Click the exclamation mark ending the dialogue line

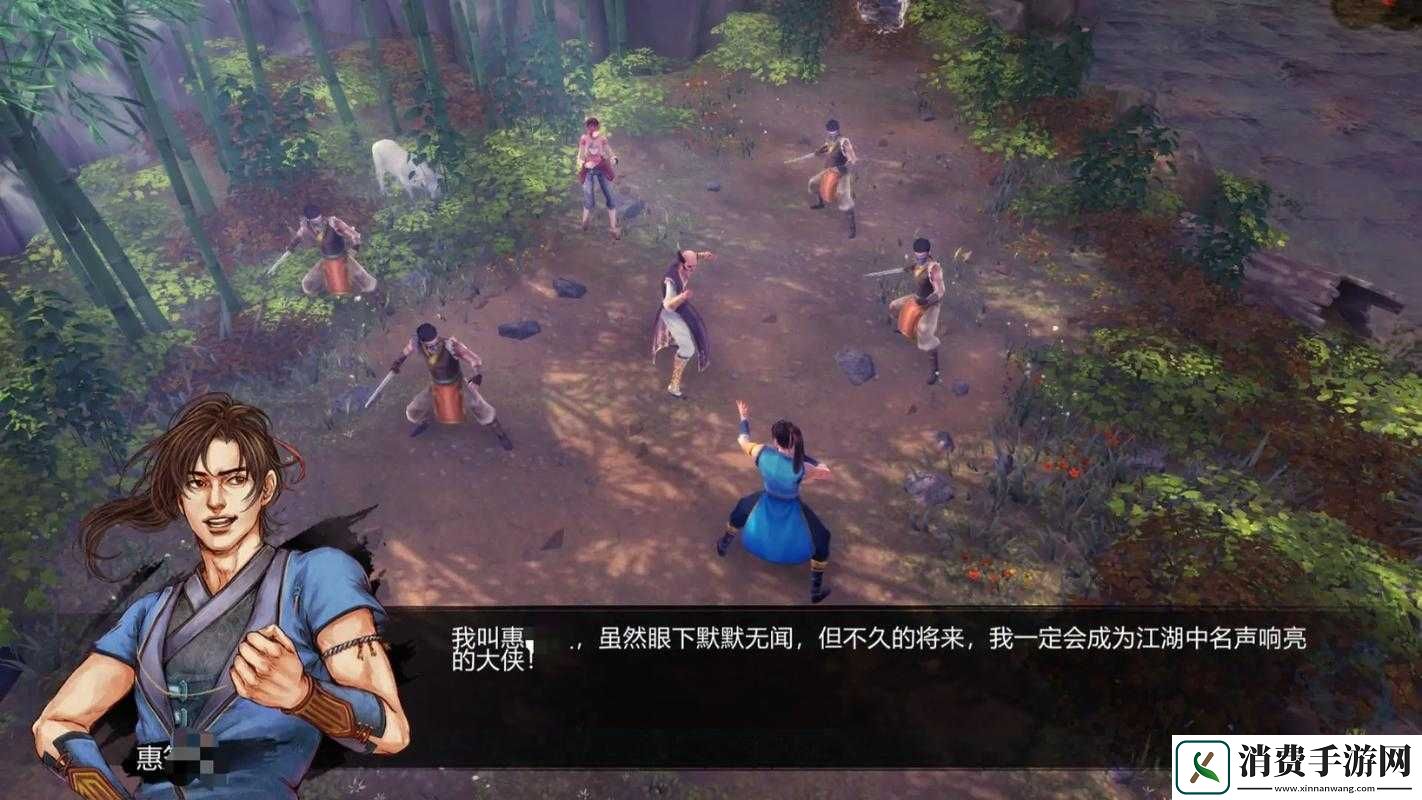tap(529, 658)
